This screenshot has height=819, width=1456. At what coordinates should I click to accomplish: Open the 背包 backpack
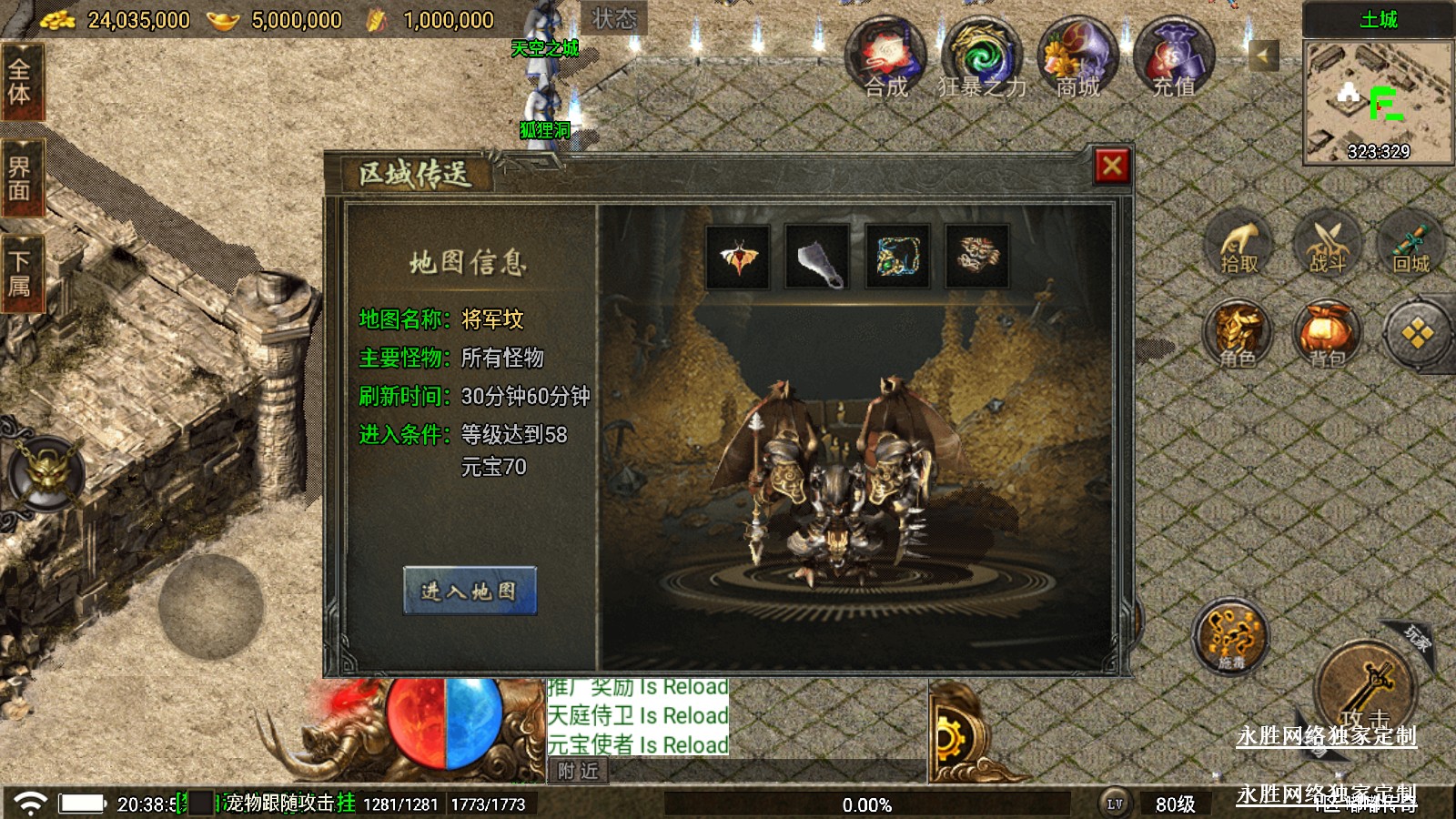click(1327, 333)
